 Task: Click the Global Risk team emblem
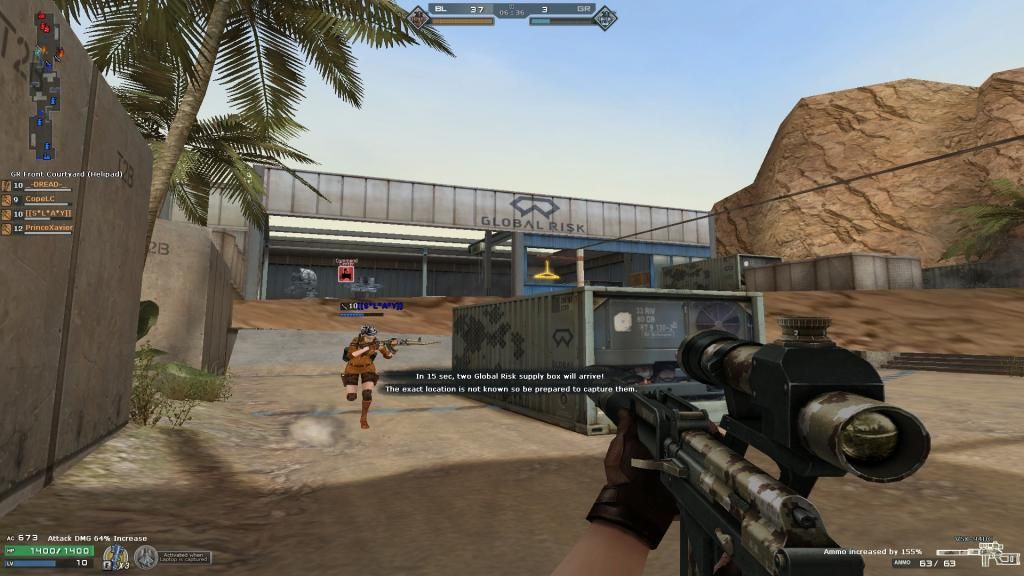click(x=606, y=15)
